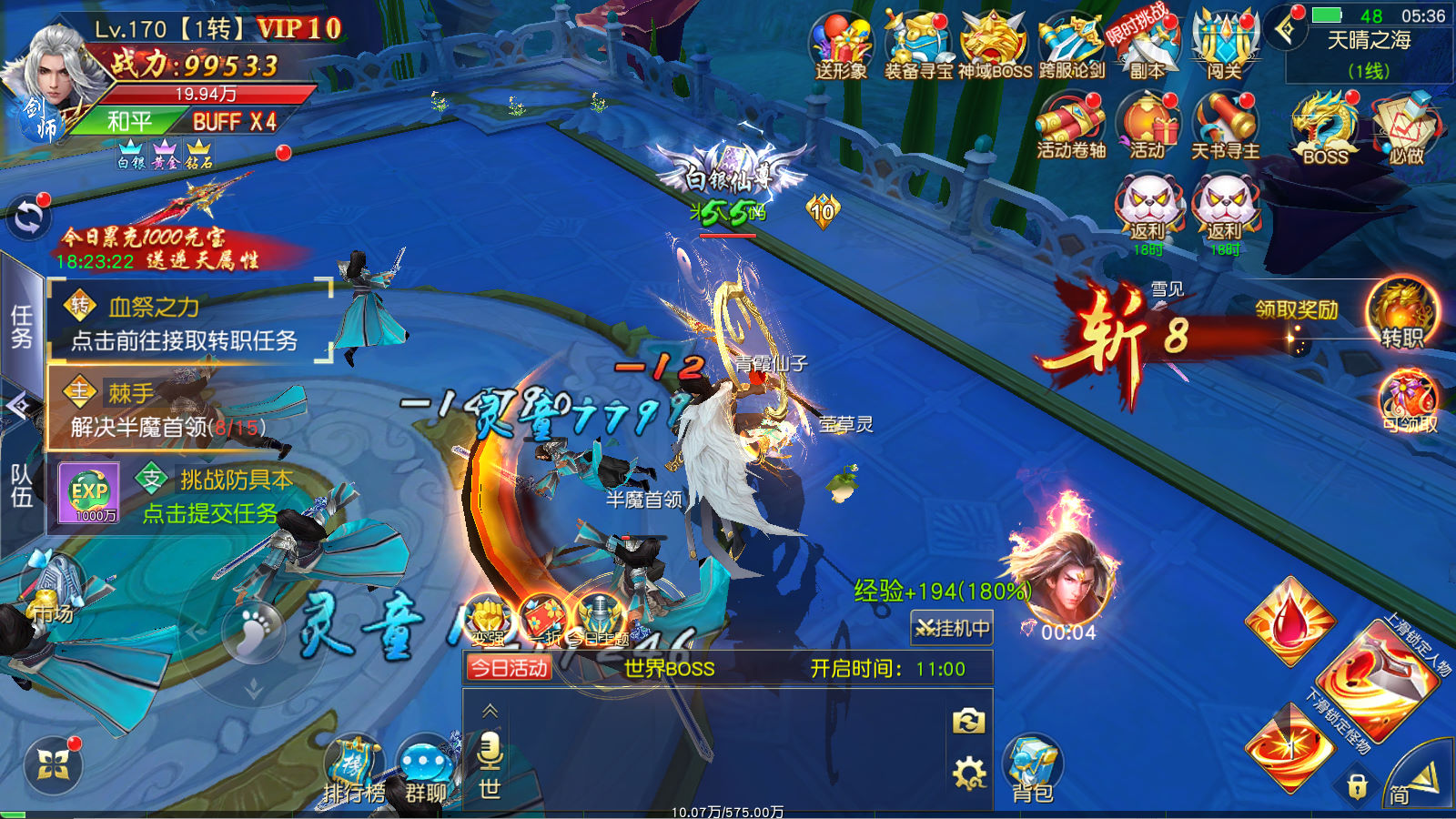Image resolution: width=1456 pixels, height=819 pixels.
Task: Open the 活动卷轴 scroll event
Action: click(x=1071, y=126)
